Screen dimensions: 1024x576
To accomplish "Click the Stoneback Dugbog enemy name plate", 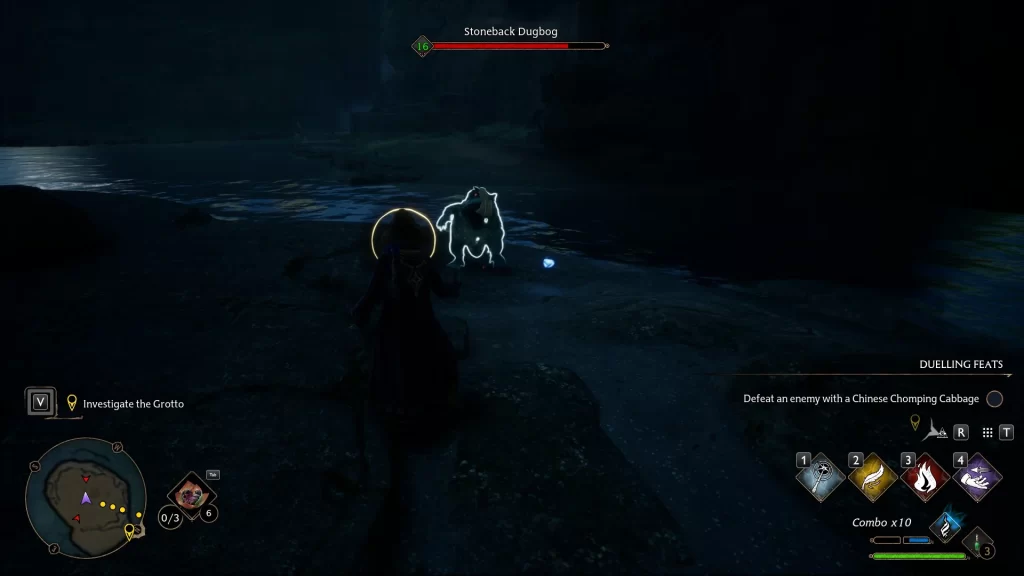I will tap(509, 32).
